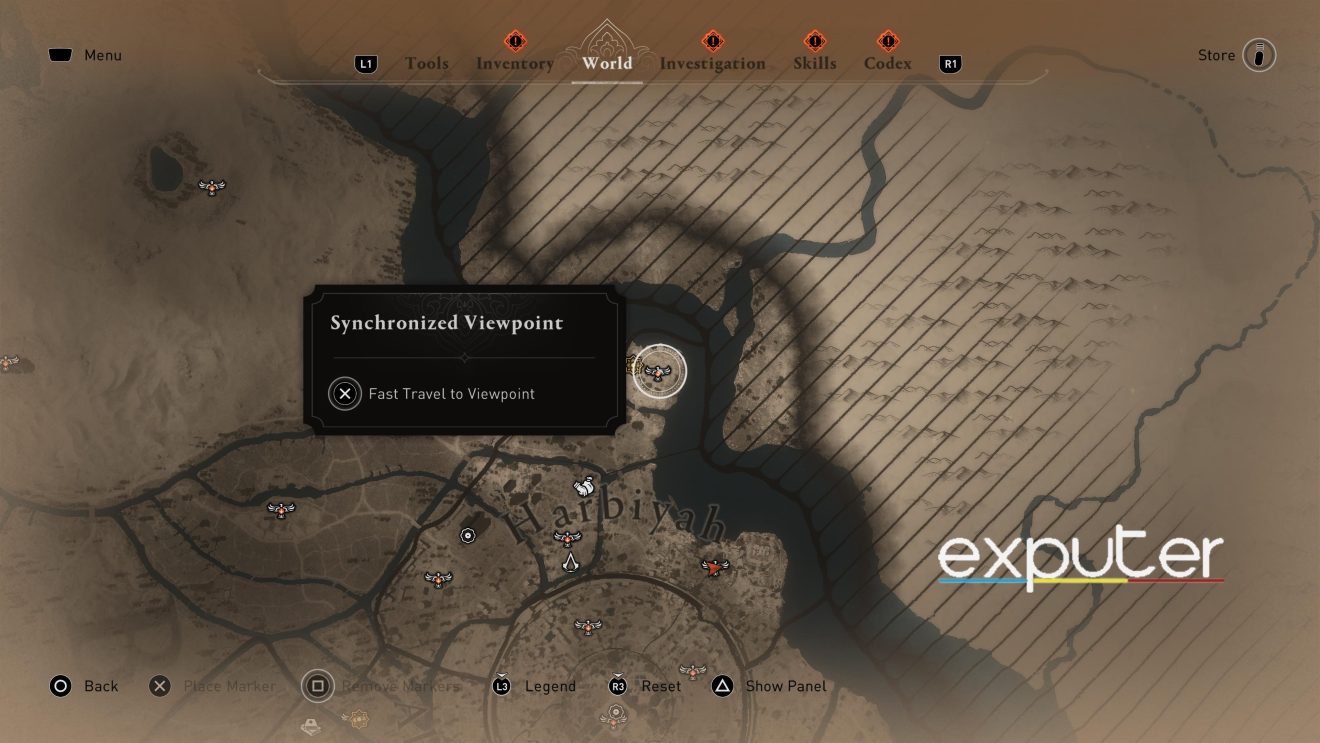The height and width of the screenshot is (743, 1320).
Task: Switch to the Inventory tab
Action: pyautogui.click(x=515, y=63)
